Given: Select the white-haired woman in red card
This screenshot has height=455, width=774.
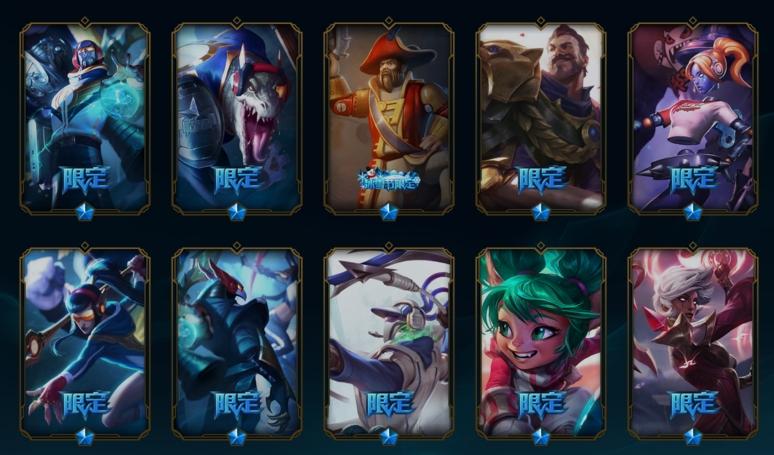Looking at the screenshot, I should coord(693,342).
